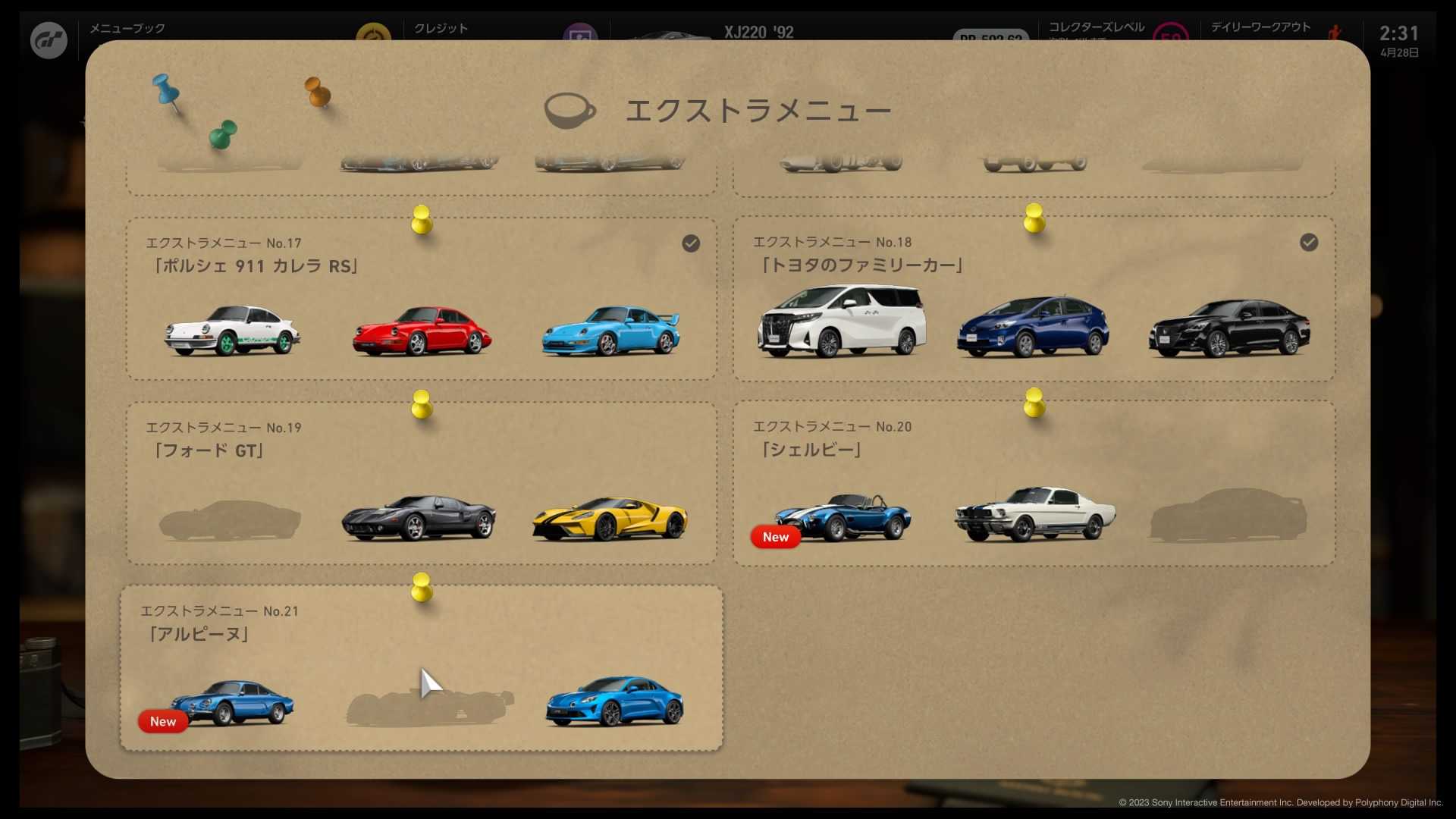This screenshot has width=1456, height=819.
Task: Open the credits coin icon next to クレジット
Action: click(374, 34)
